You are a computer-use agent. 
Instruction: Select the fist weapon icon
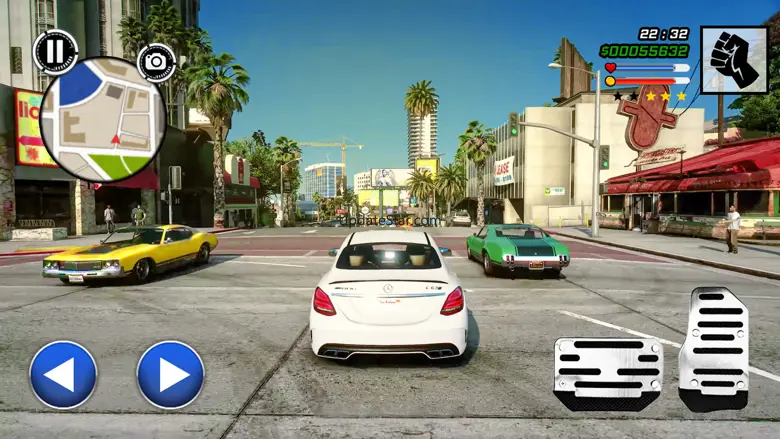pos(734,60)
